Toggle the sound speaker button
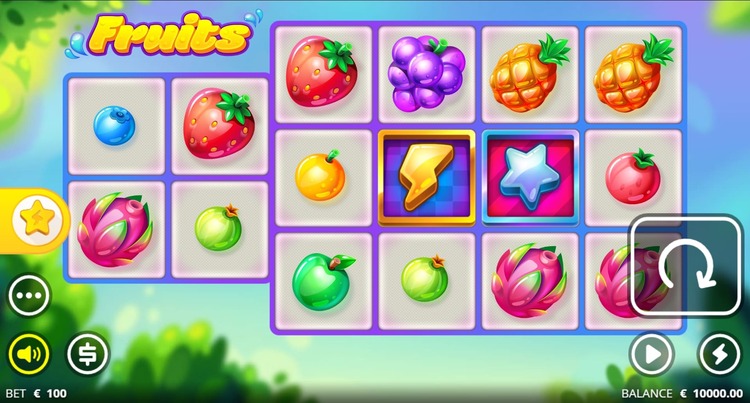 click(29, 353)
